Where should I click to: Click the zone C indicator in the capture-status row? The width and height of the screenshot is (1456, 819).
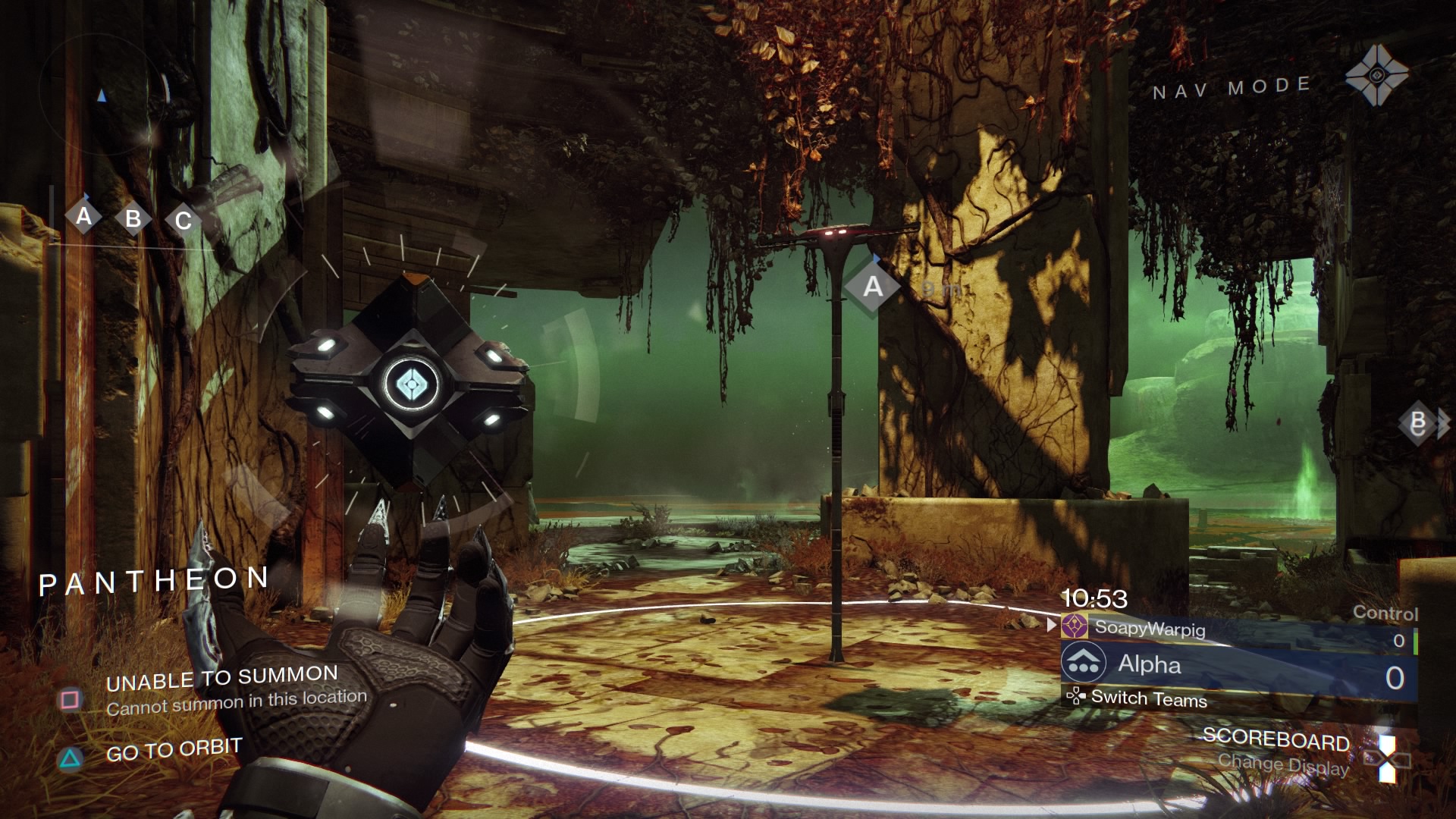click(x=184, y=221)
